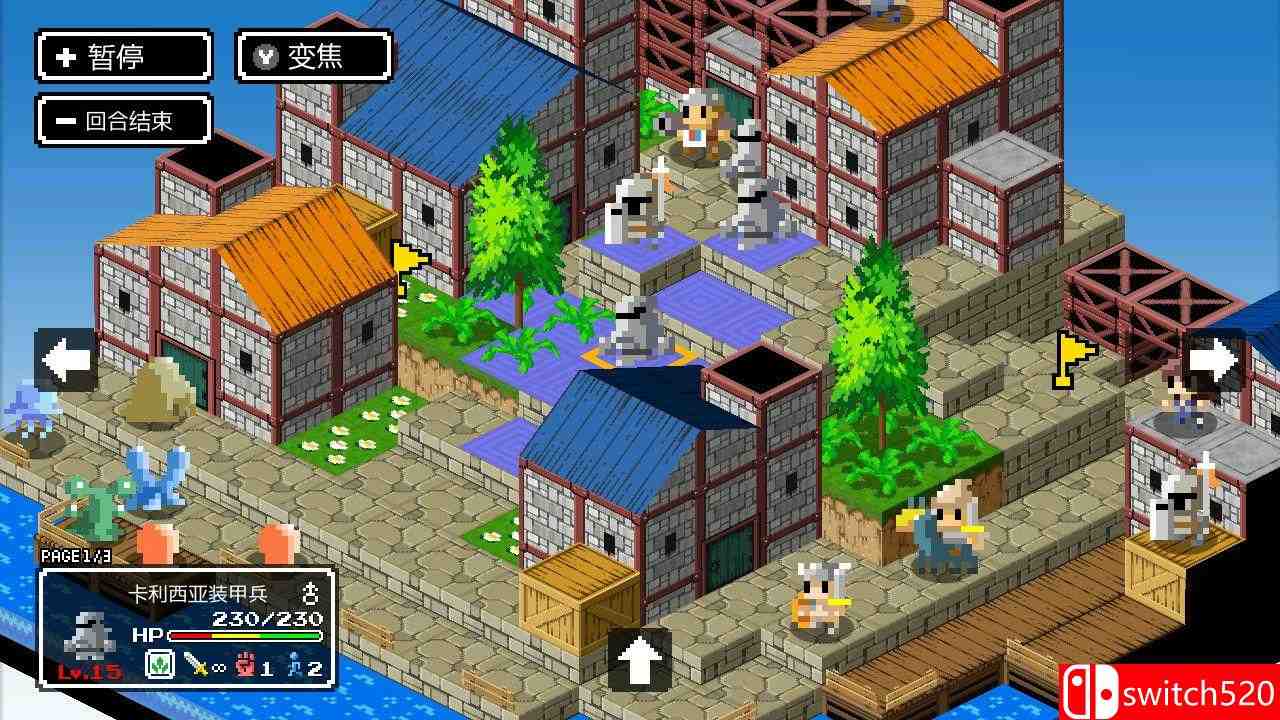1280x720 pixels.
Task: Select 回合结束 to end the turn
Action: pyautogui.click(x=124, y=119)
